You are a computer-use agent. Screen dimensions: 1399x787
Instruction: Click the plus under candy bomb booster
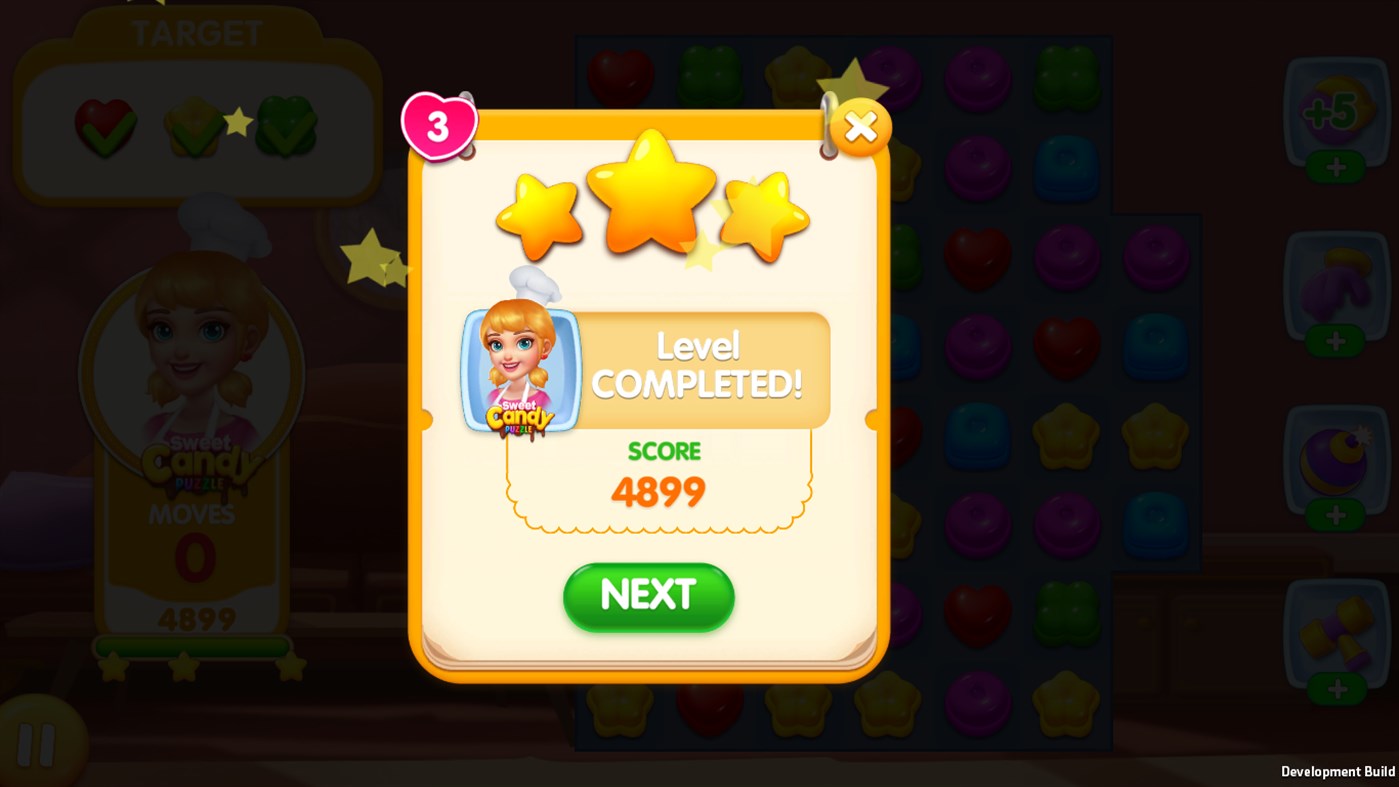(x=1337, y=515)
